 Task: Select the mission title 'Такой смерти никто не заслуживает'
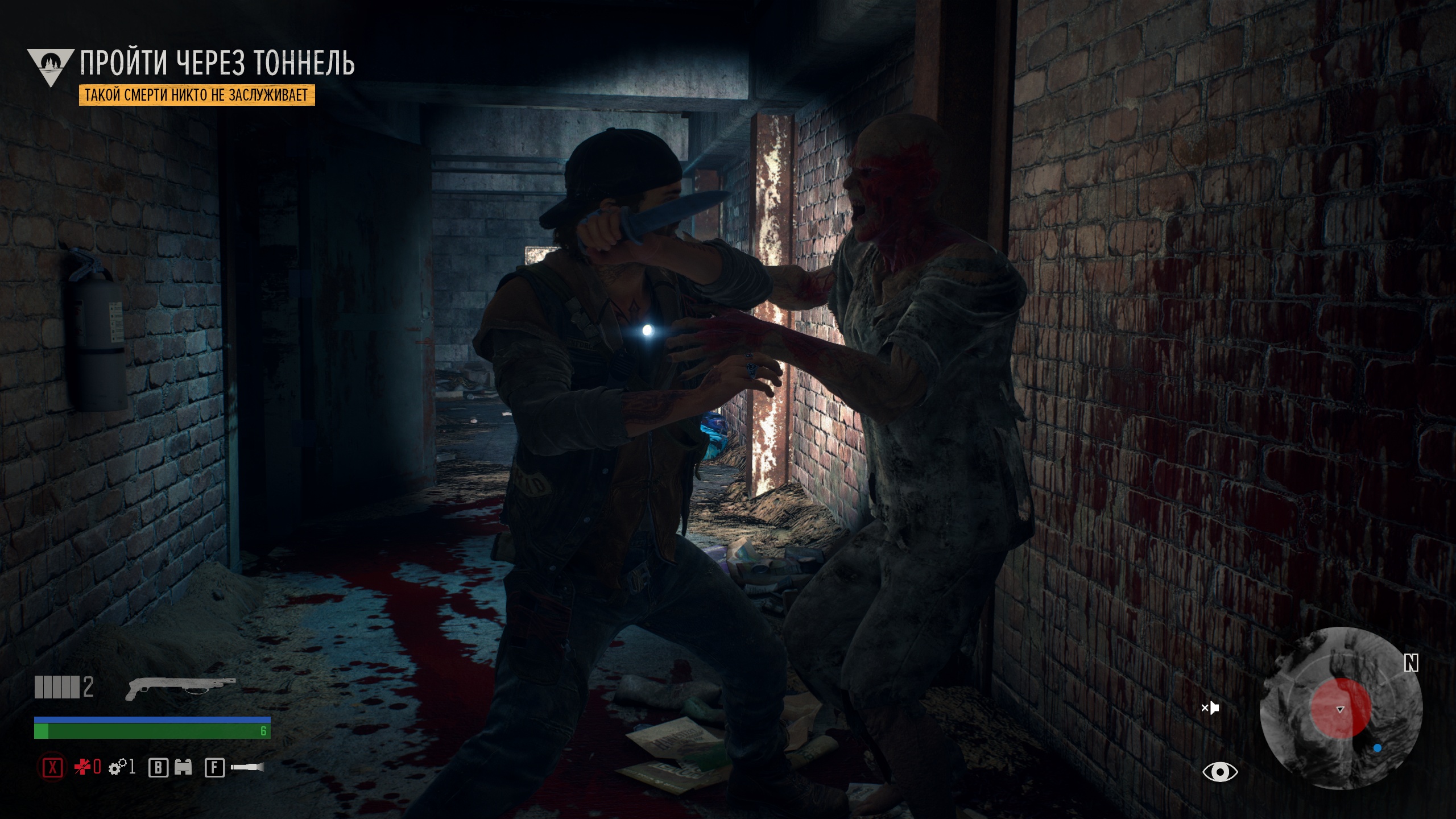197,95
